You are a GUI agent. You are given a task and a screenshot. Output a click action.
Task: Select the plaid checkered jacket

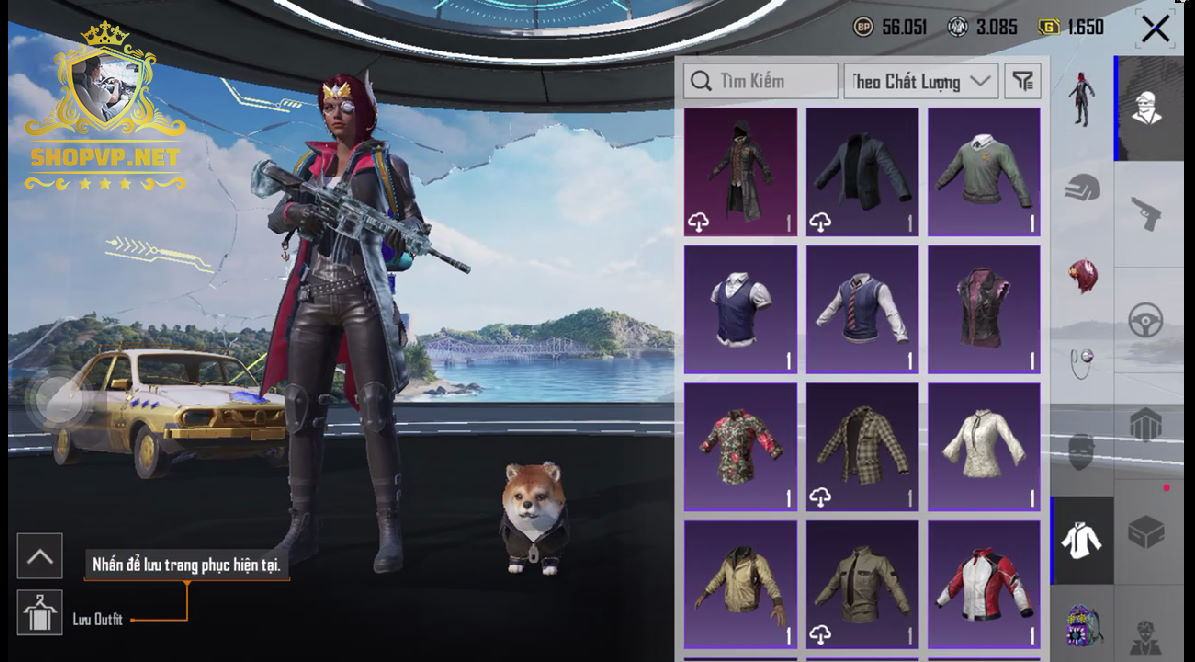click(x=862, y=446)
